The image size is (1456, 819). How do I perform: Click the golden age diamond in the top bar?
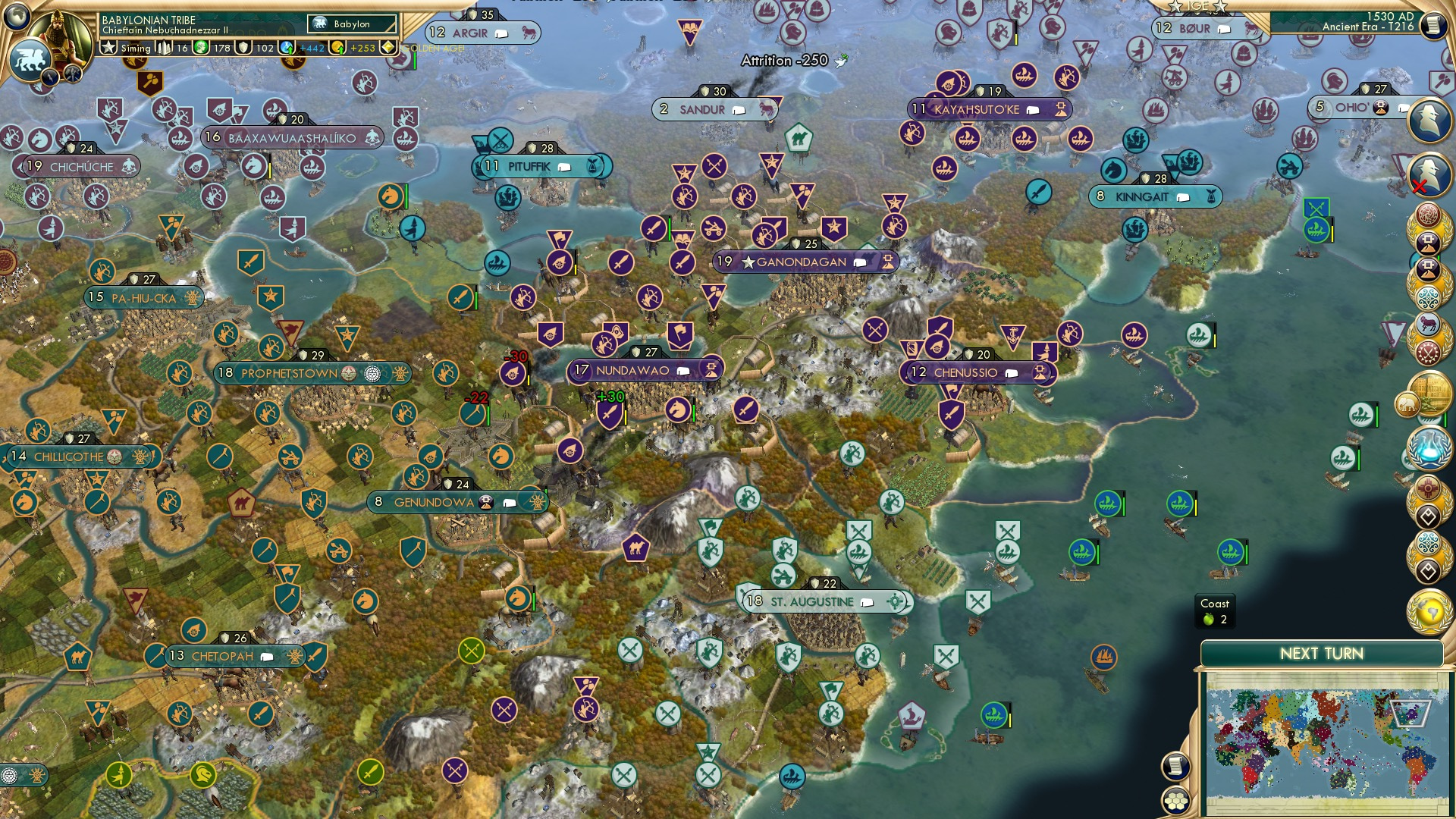(x=389, y=46)
